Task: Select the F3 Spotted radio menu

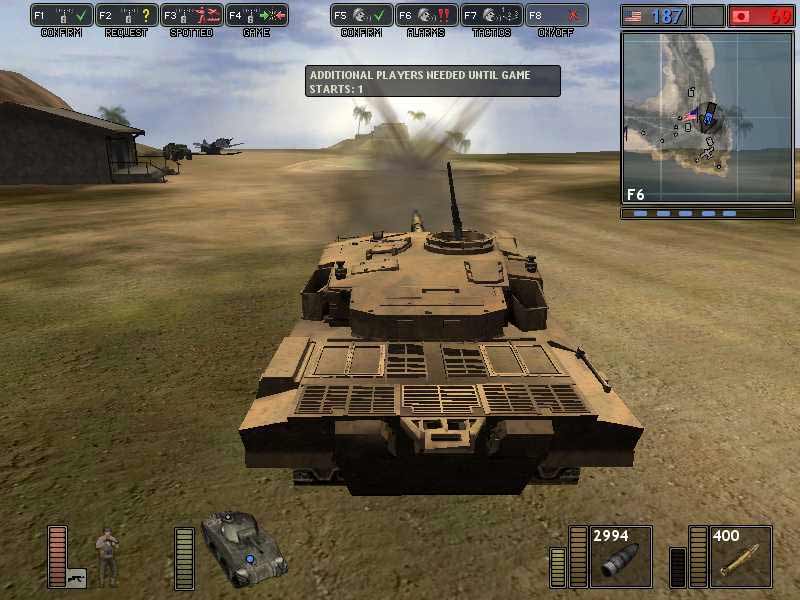Action: click(x=191, y=16)
